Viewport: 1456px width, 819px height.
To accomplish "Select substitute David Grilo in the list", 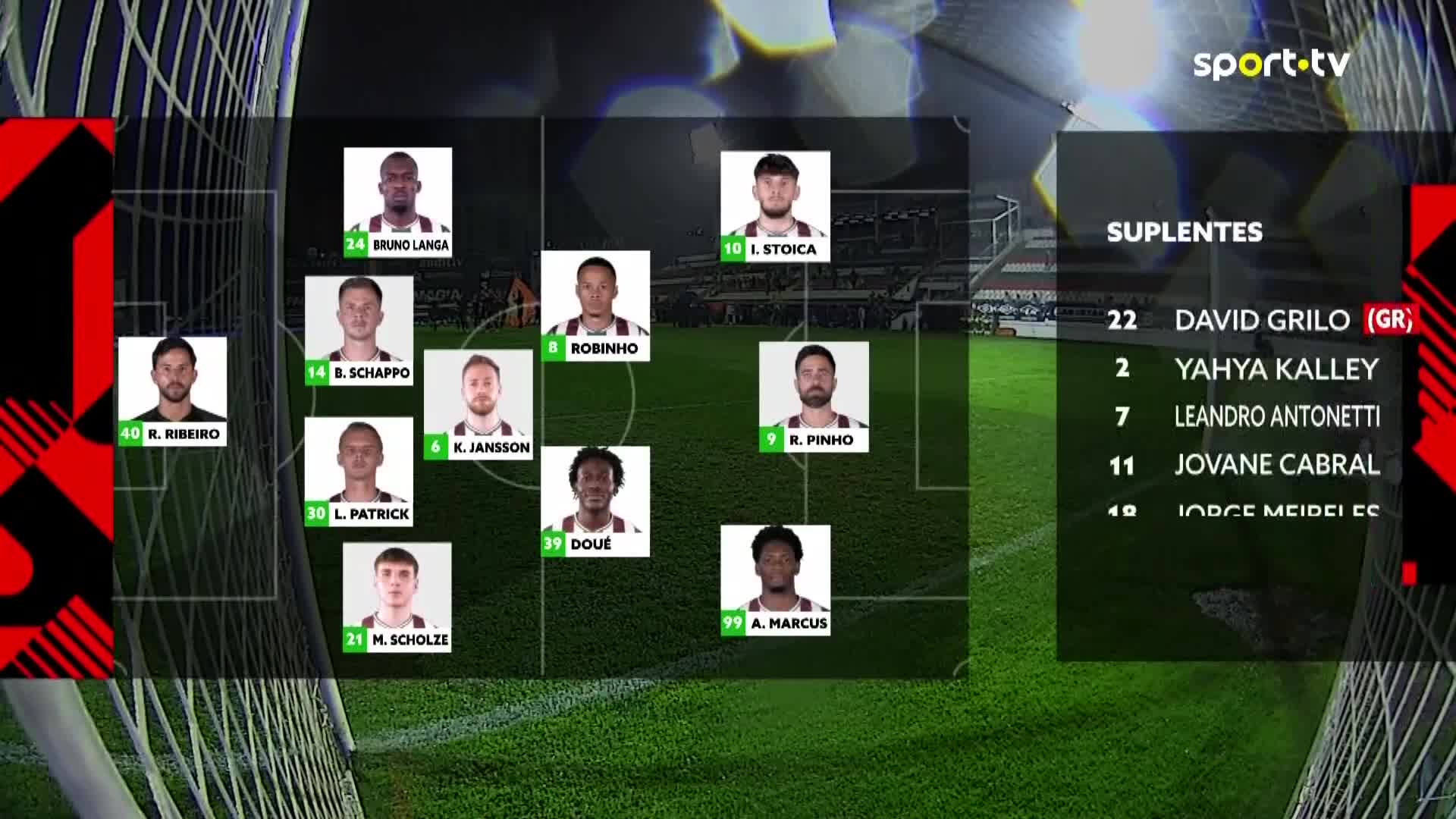I will [x=1262, y=320].
